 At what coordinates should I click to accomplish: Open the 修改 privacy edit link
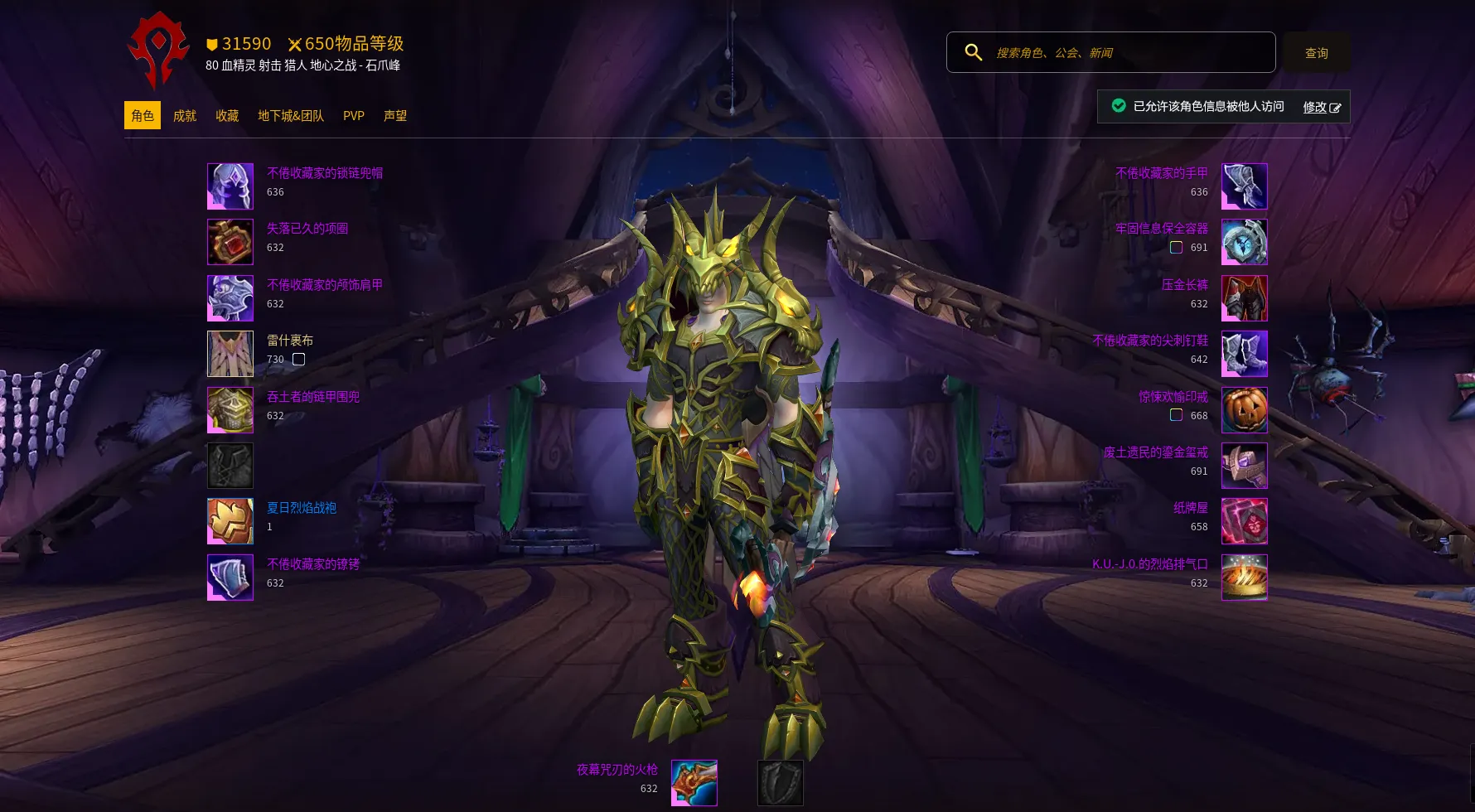[1321, 107]
